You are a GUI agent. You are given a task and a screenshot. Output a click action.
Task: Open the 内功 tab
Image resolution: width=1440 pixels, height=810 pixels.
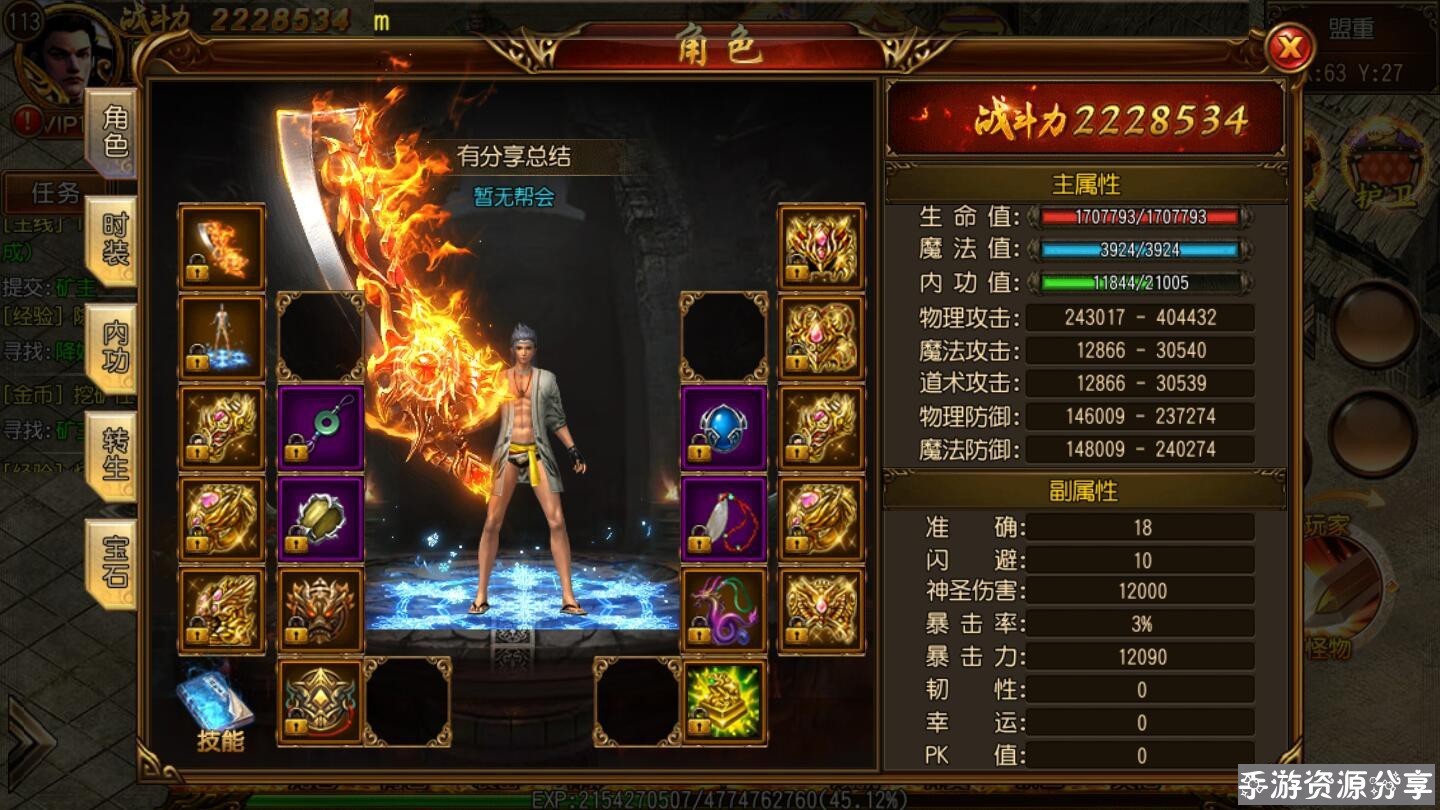tap(113, 348)
